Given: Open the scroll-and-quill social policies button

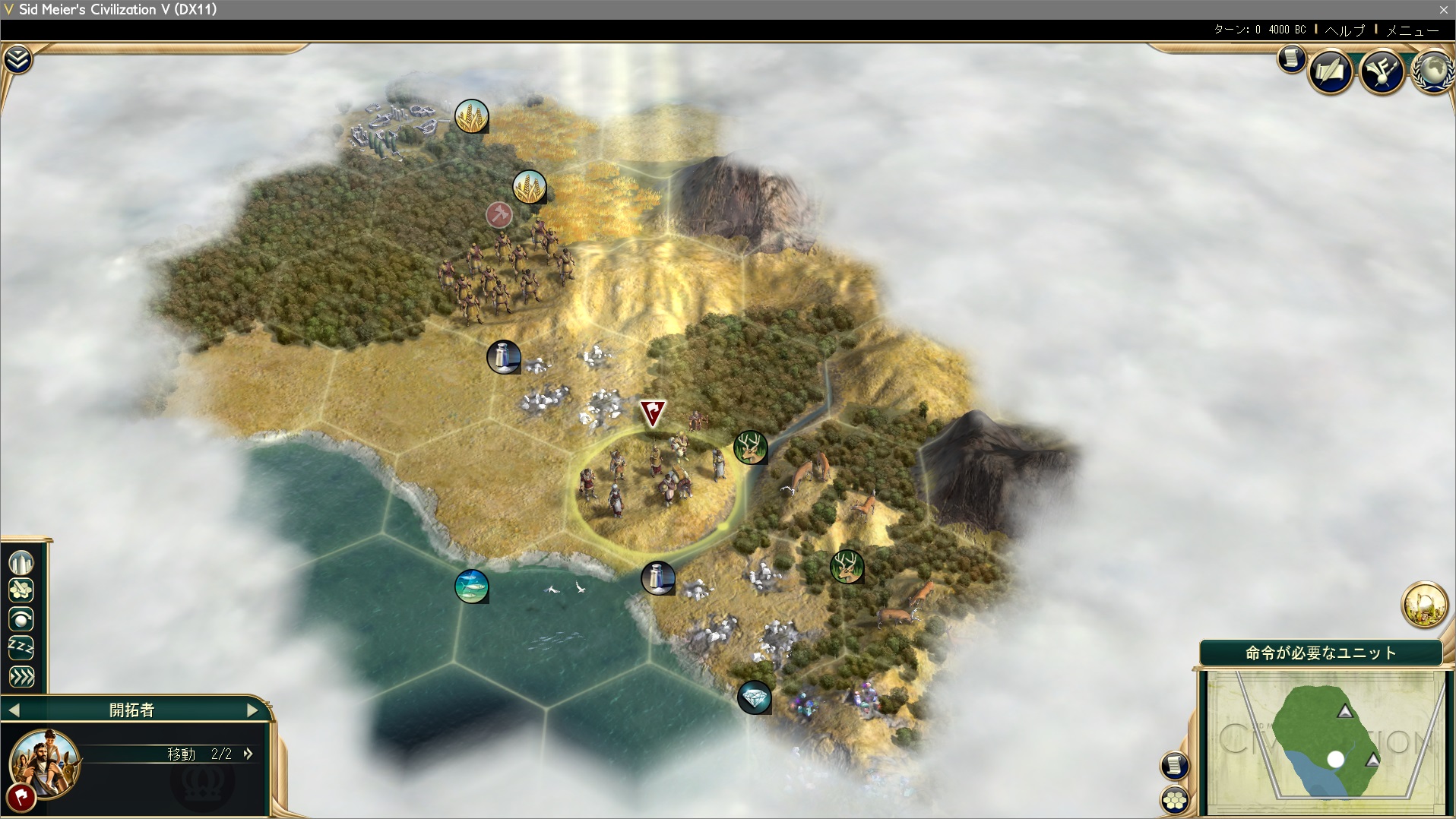Looking at the screenshot, I should [1331, 71].
